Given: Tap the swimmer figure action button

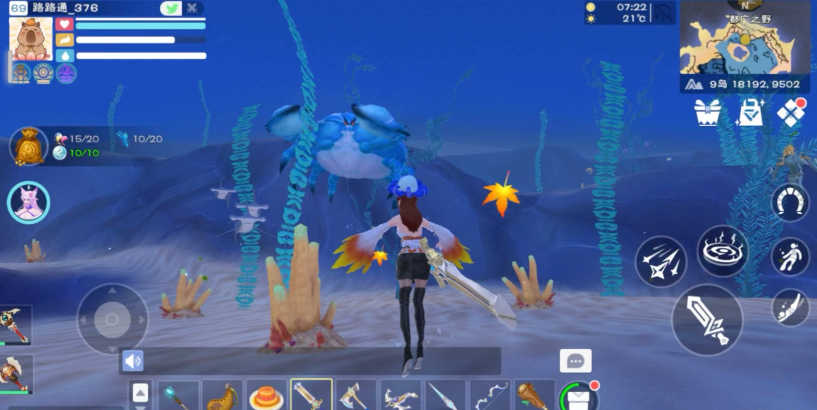Looking at the screenshot, I should click(790, 257).
